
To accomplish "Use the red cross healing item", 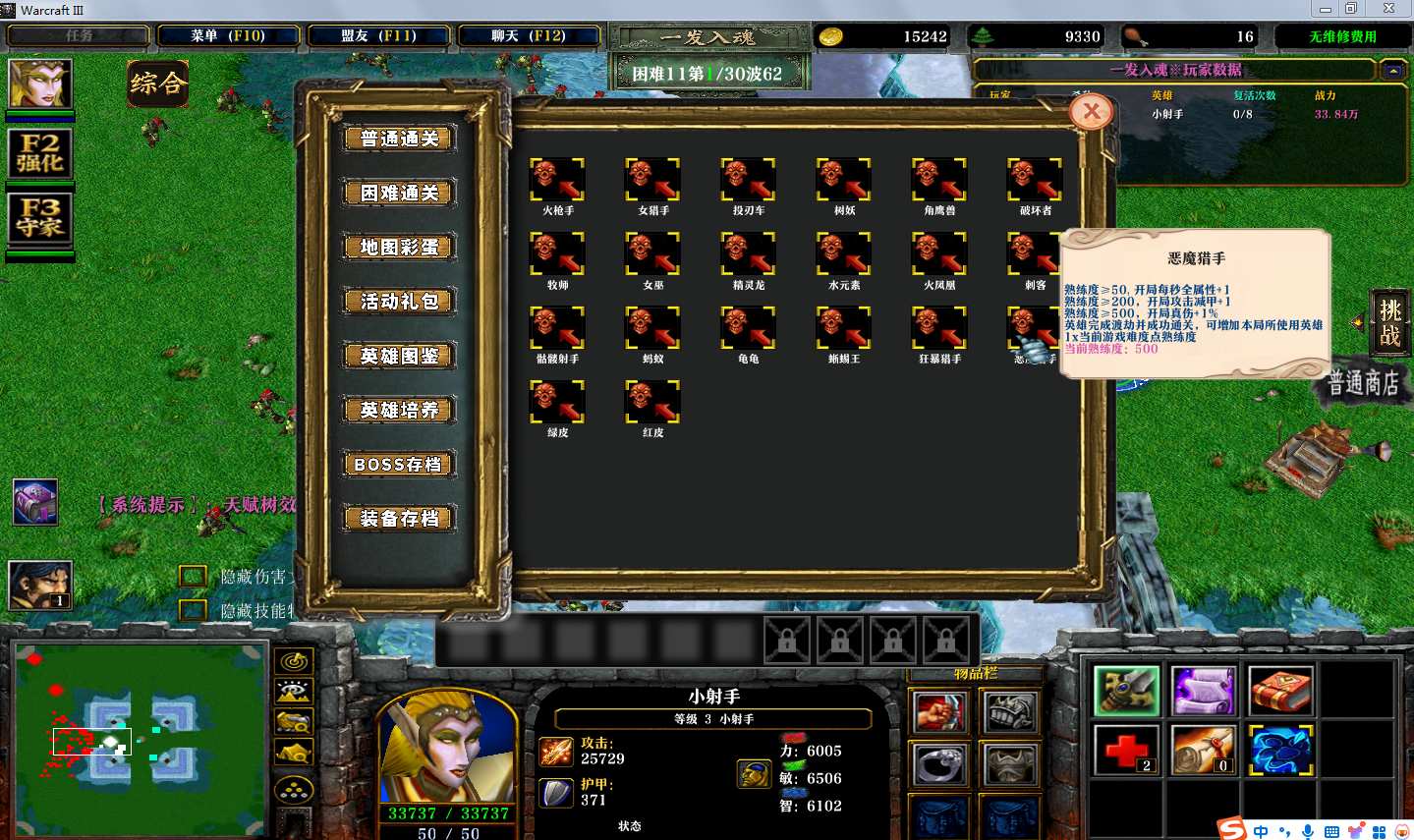I will click(1126, 751).
